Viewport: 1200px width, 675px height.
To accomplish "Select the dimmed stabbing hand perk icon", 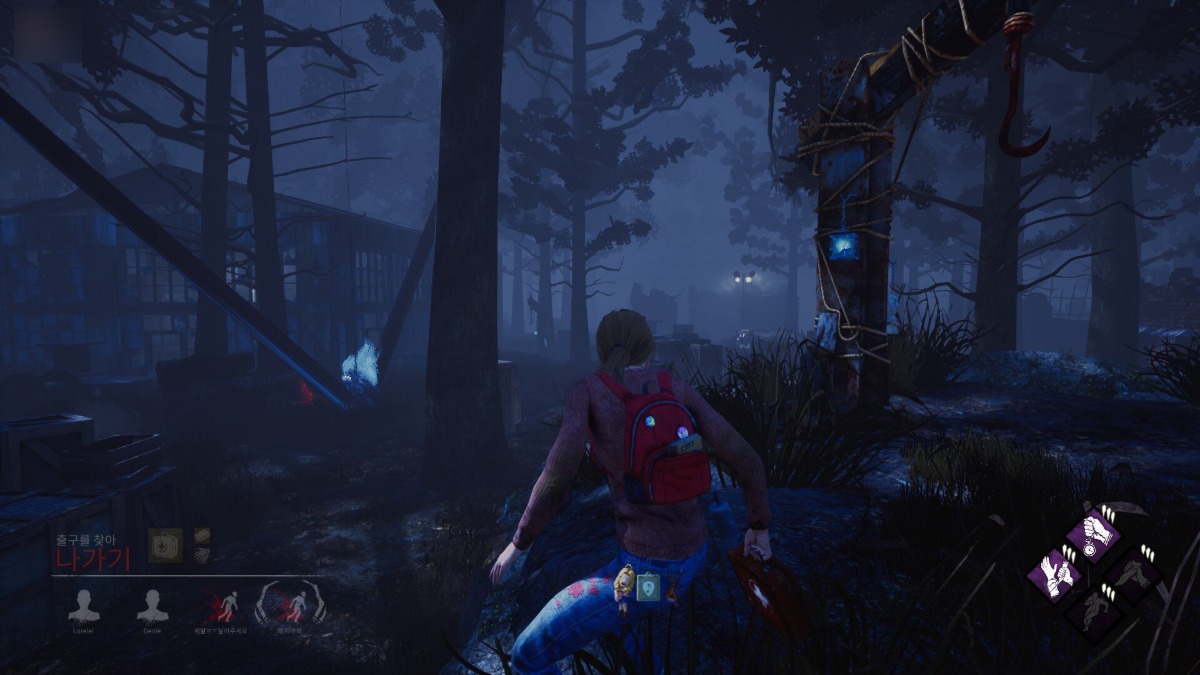I will point(1134,571).
